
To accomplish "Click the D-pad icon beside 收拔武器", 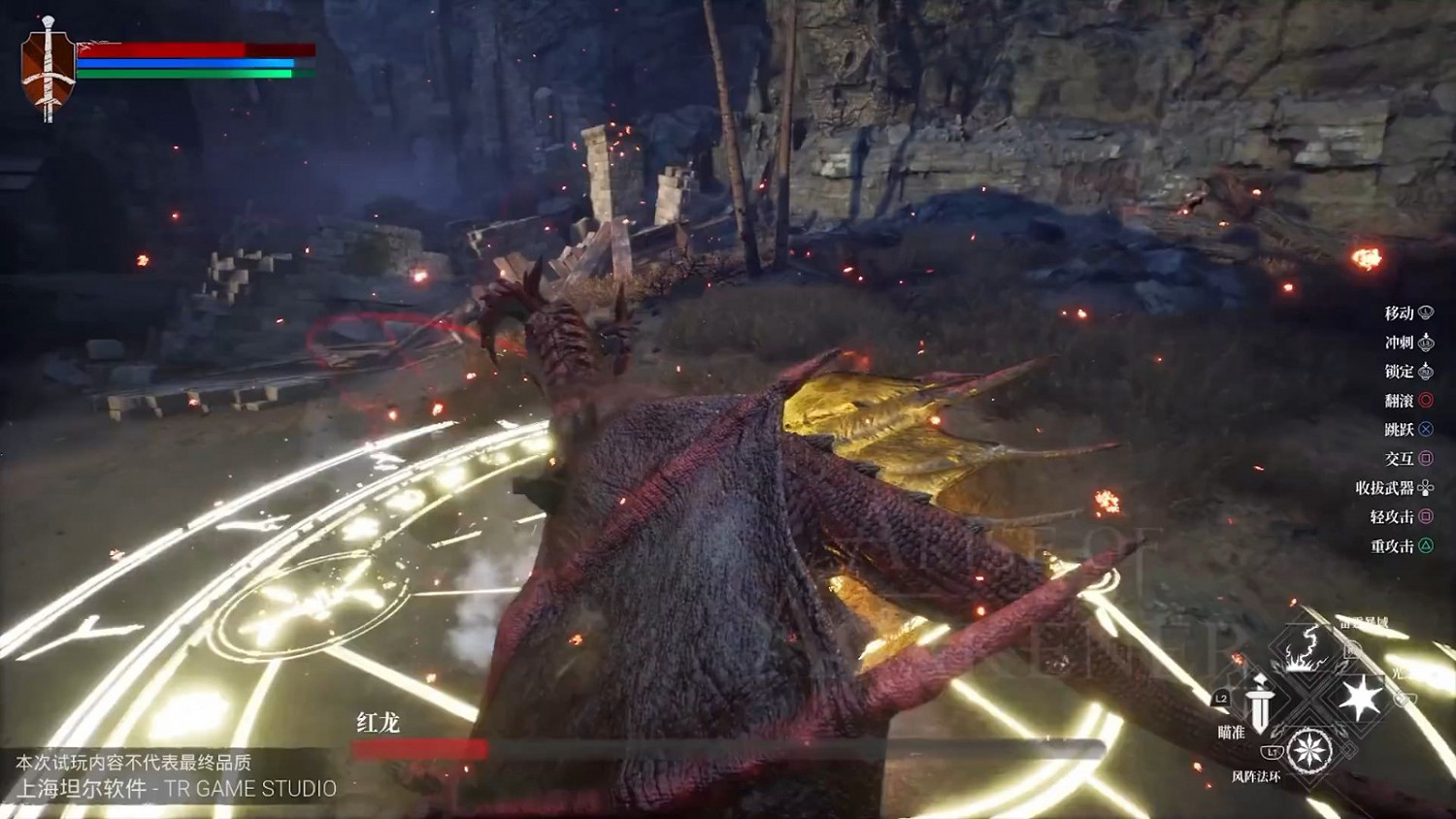I will [x=1423, y=487].
